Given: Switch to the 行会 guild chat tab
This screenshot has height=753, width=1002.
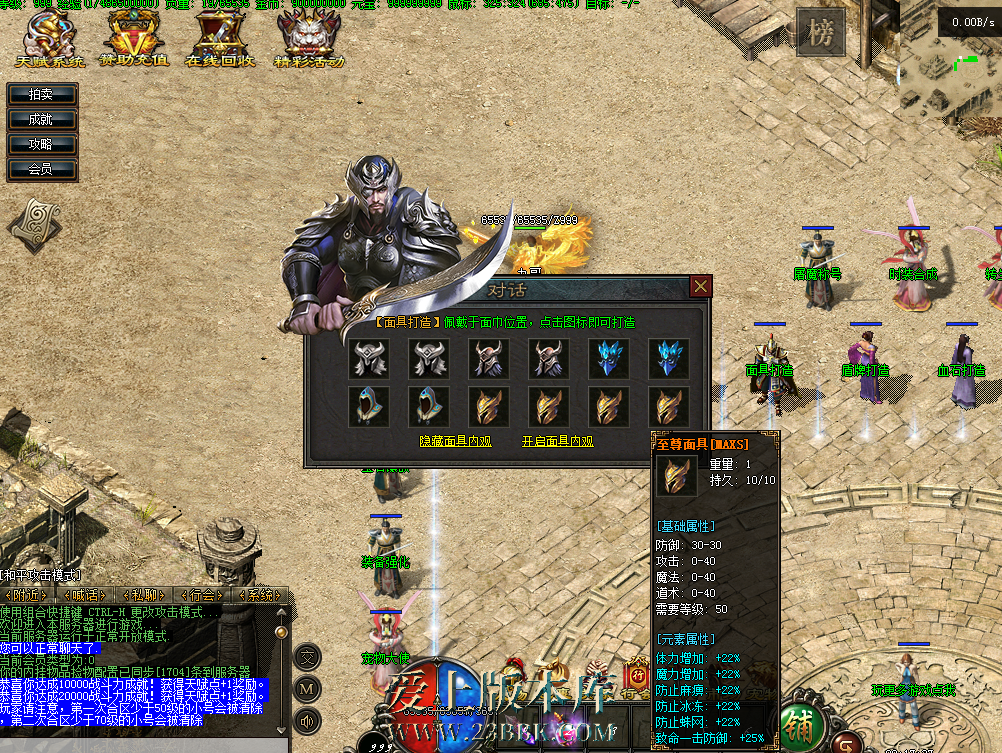Looking at the screenshot, I should click(x=201, y=595).
